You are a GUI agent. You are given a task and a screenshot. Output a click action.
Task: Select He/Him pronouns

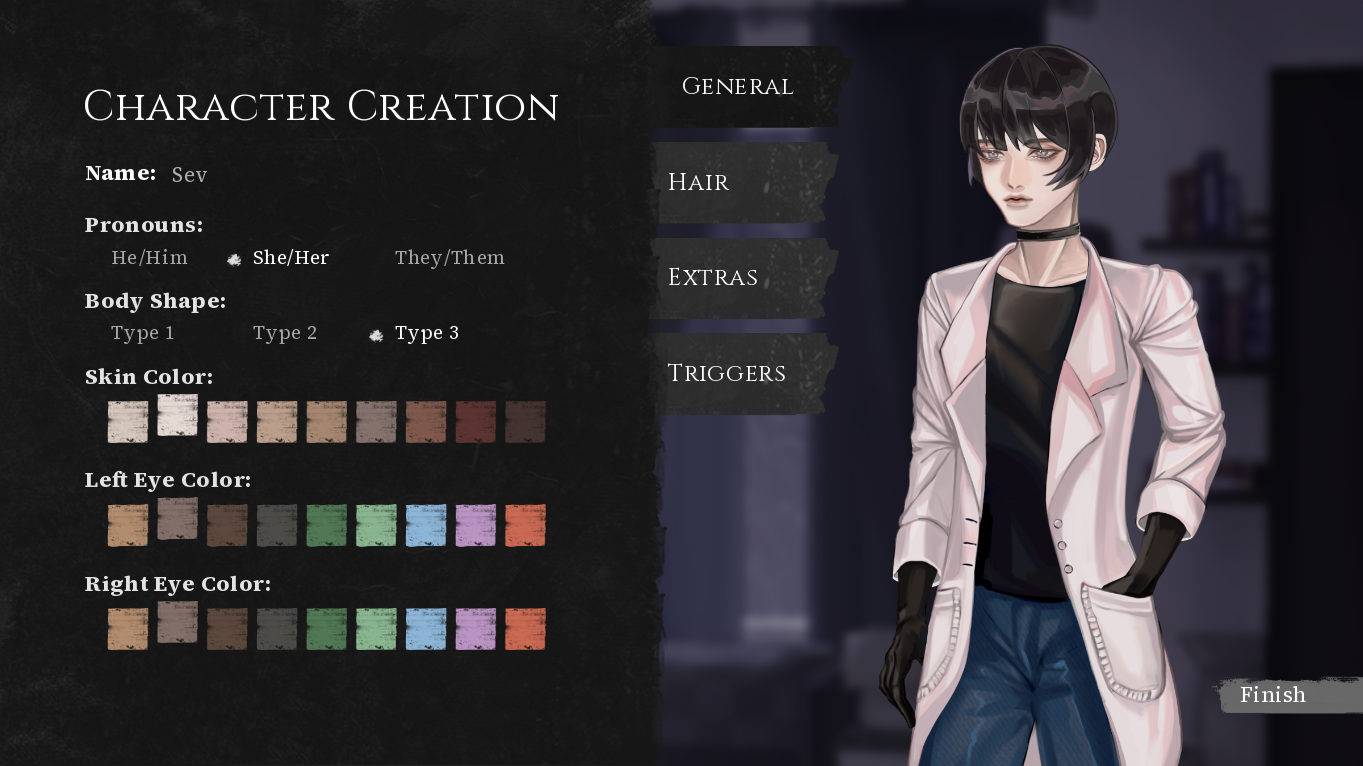point(149,257)
